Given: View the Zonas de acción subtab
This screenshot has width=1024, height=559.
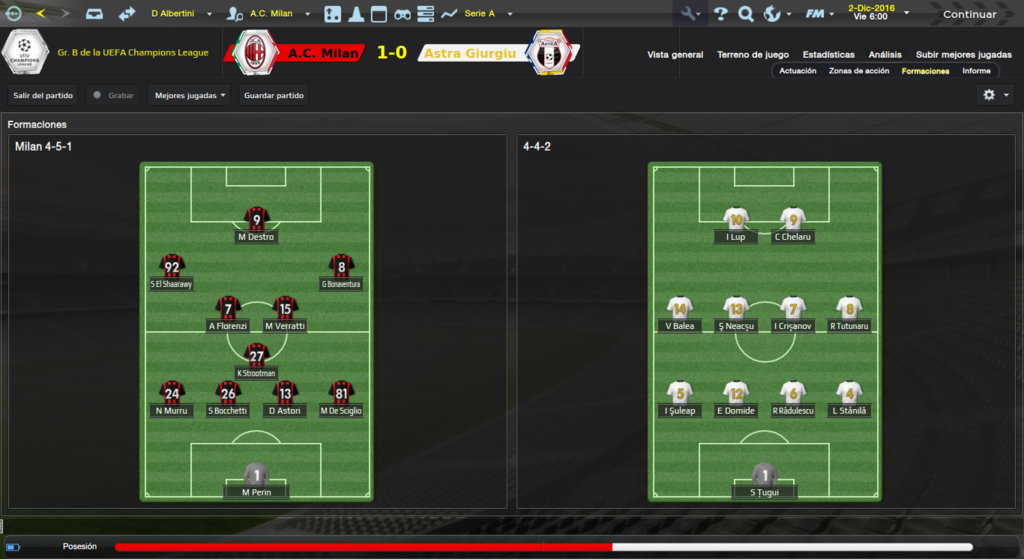Looking at the screenshot, I should click(x=859, y=71).
